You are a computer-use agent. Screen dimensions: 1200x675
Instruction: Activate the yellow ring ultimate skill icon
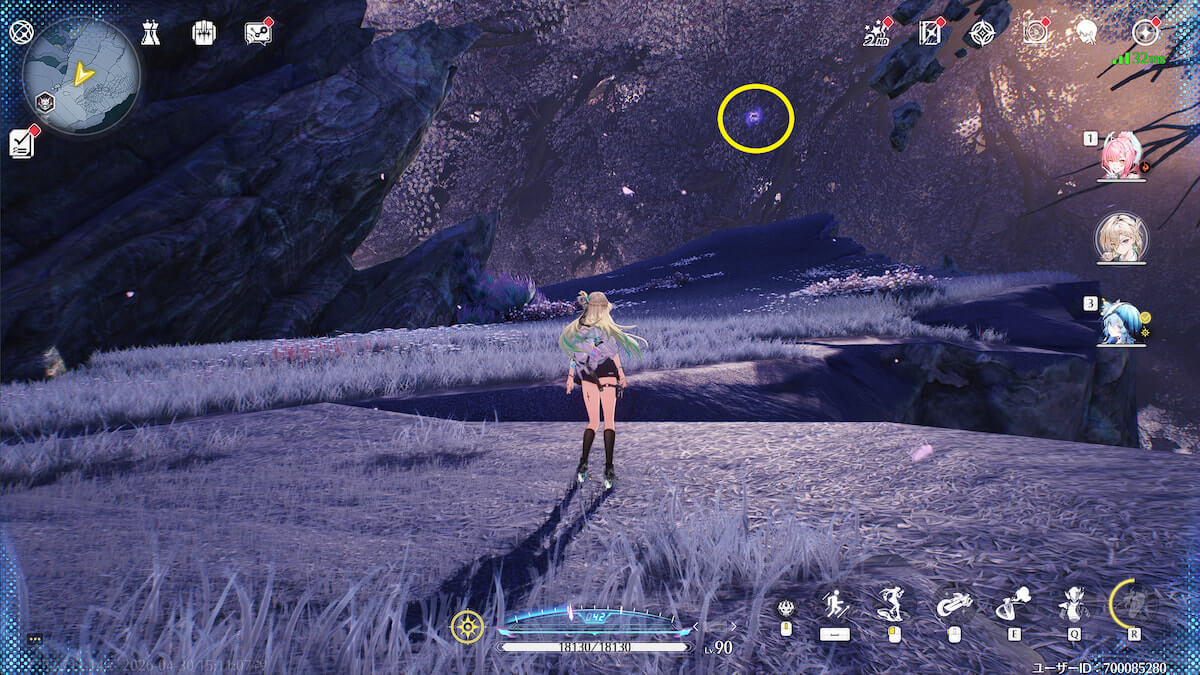coord(1134,604)
